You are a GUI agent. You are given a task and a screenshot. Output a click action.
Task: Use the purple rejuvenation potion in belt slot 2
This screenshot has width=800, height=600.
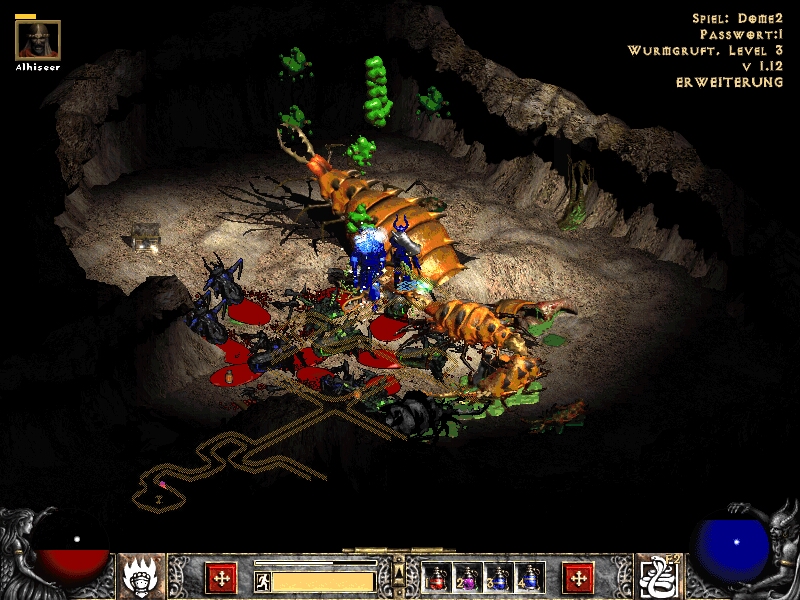(468, 577)
